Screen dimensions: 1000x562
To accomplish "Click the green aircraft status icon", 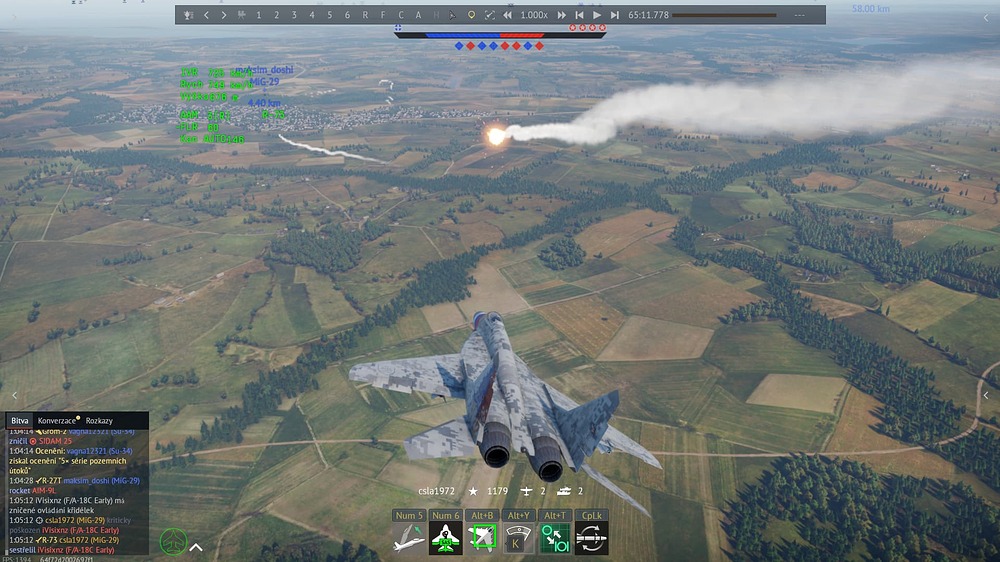I will (x=173, y=542).
